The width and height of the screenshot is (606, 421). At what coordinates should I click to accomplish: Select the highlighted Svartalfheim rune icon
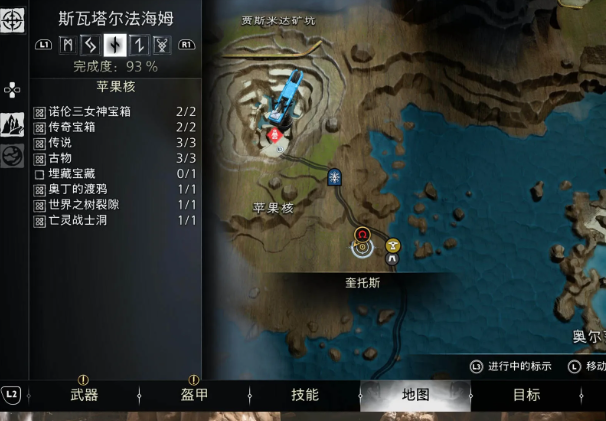(x=115, y=44)
